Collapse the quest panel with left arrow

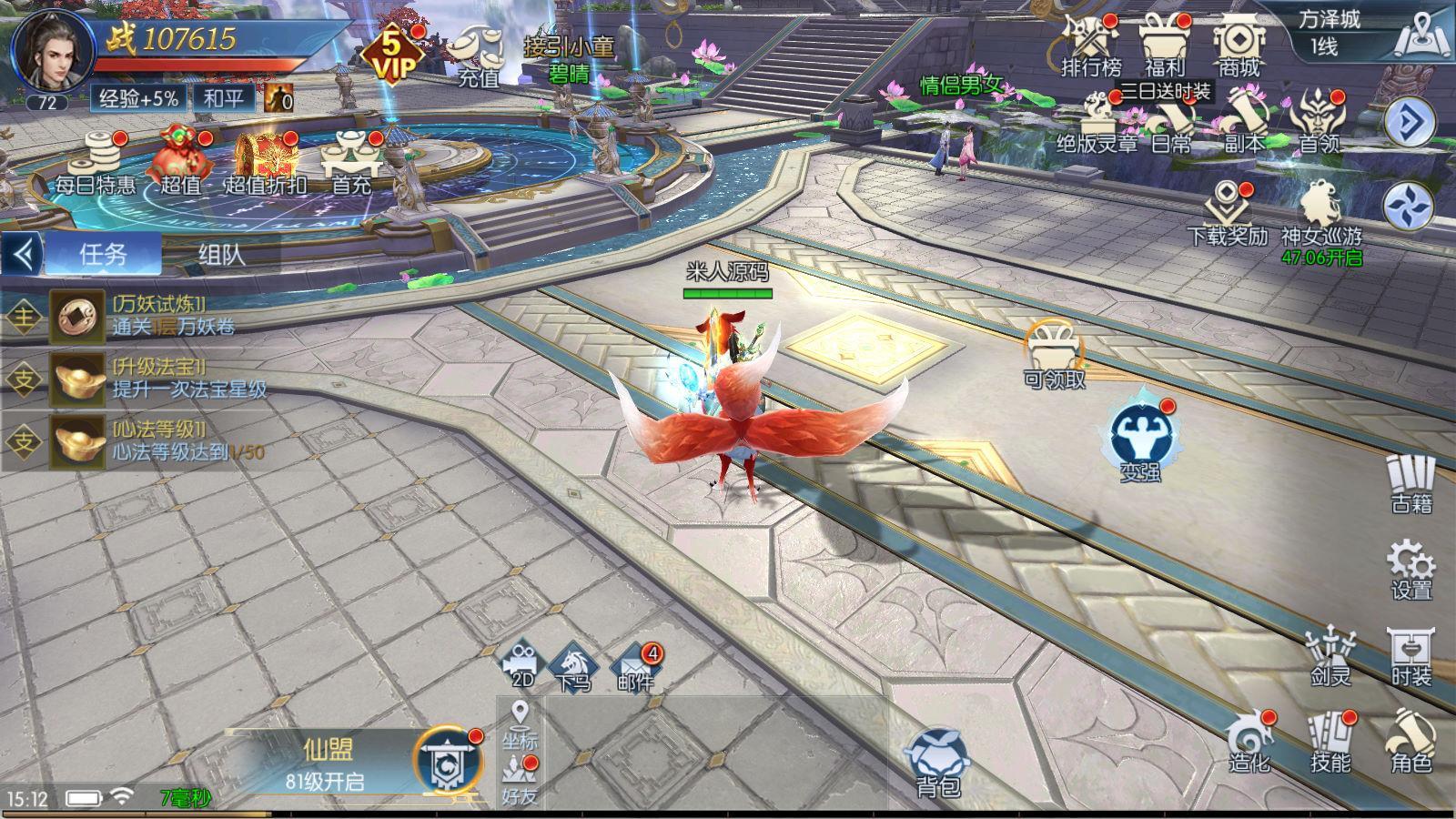(x=23, y=254)
